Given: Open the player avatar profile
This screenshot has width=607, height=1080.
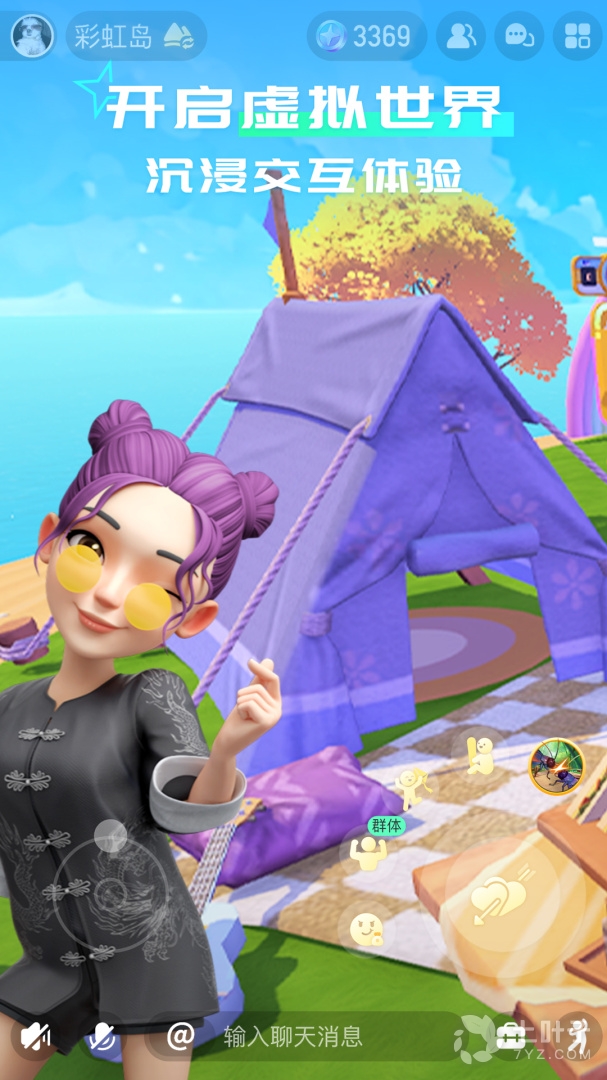Looking at the screenshot, I should click(x=32, y=37).
